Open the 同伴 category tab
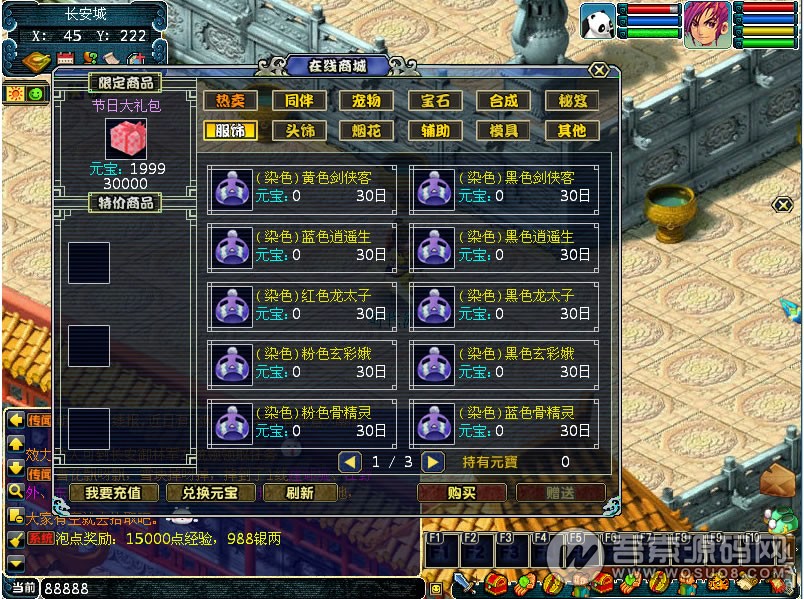 click(x=299, y=101)
